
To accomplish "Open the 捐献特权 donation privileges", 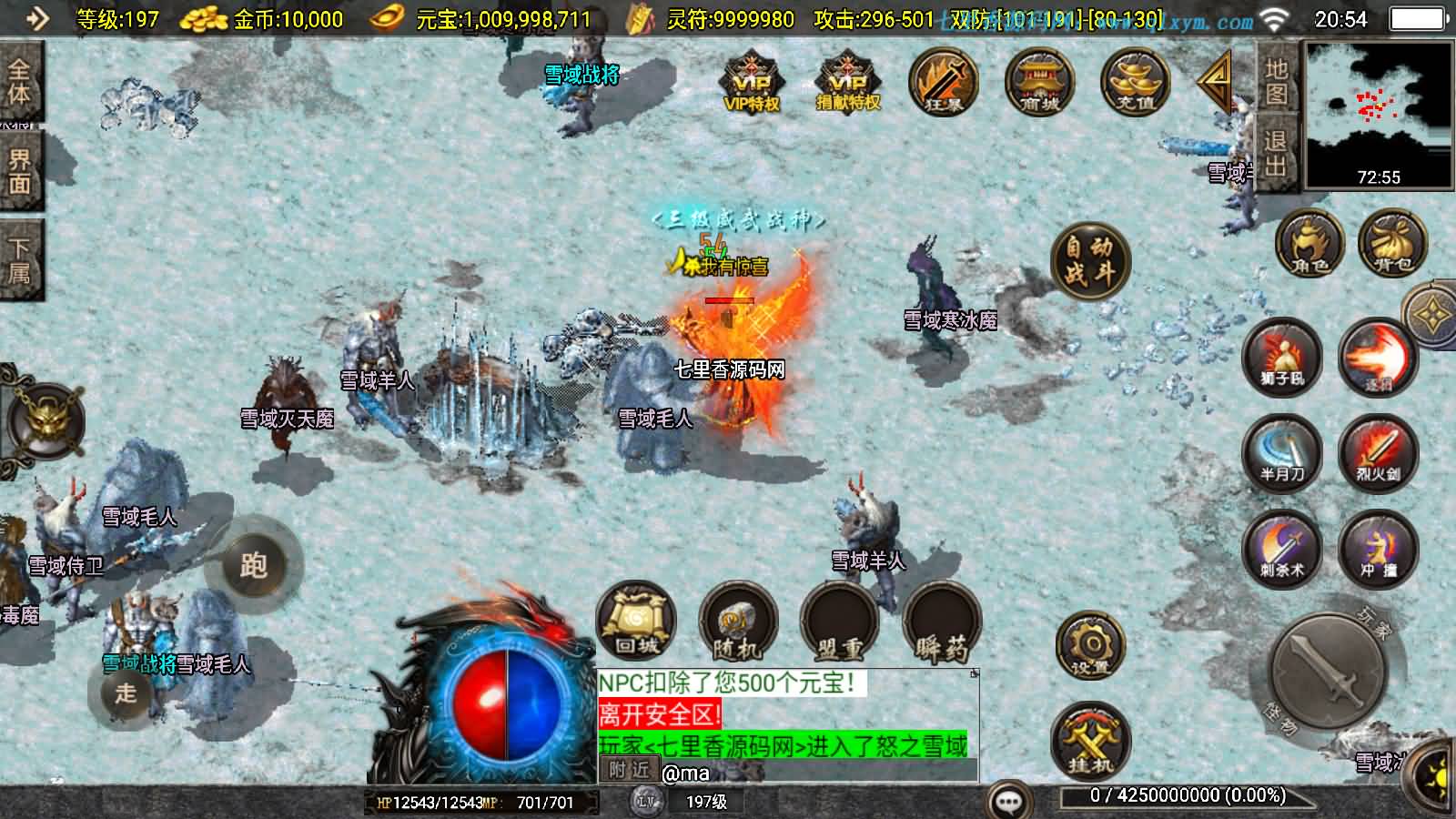I will 847,82.
